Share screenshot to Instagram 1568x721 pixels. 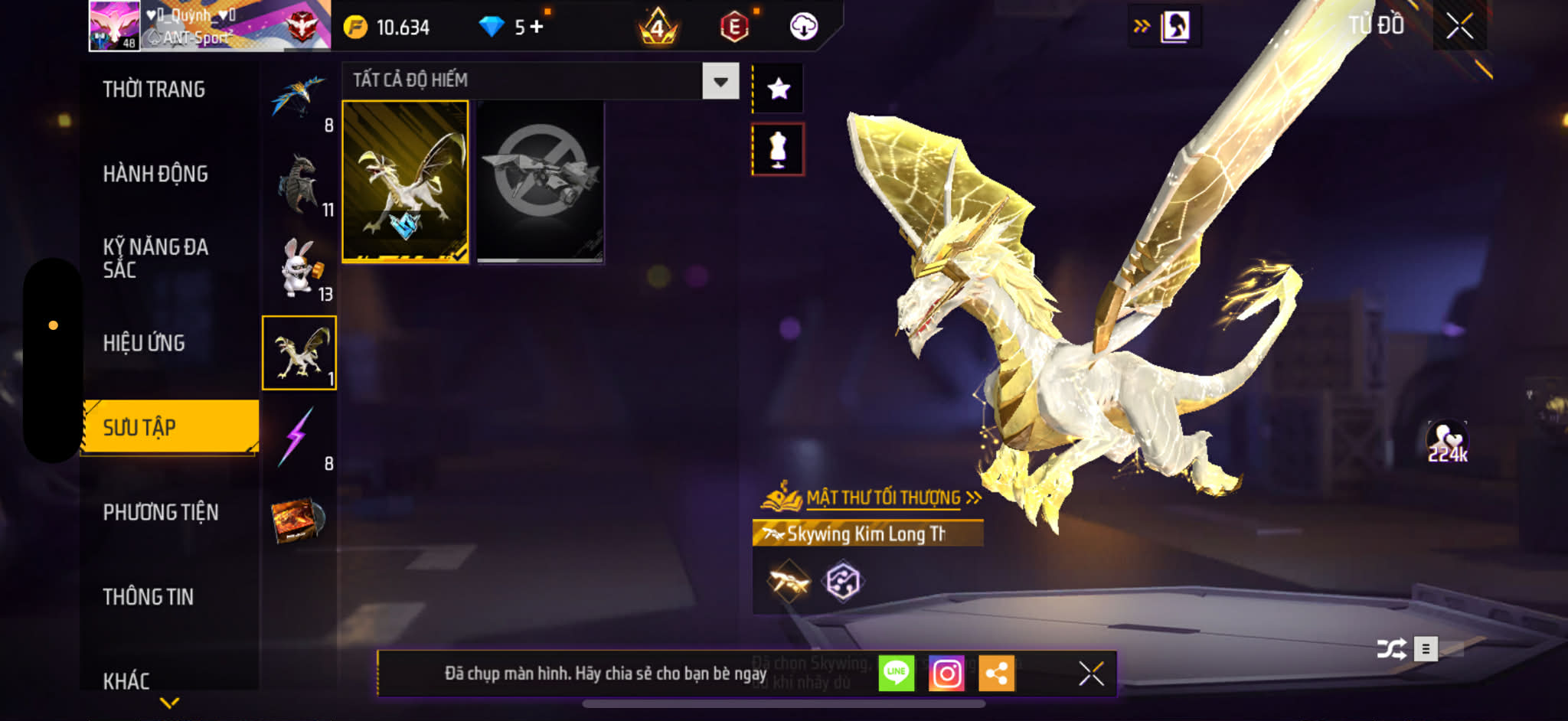pos(946,674)
